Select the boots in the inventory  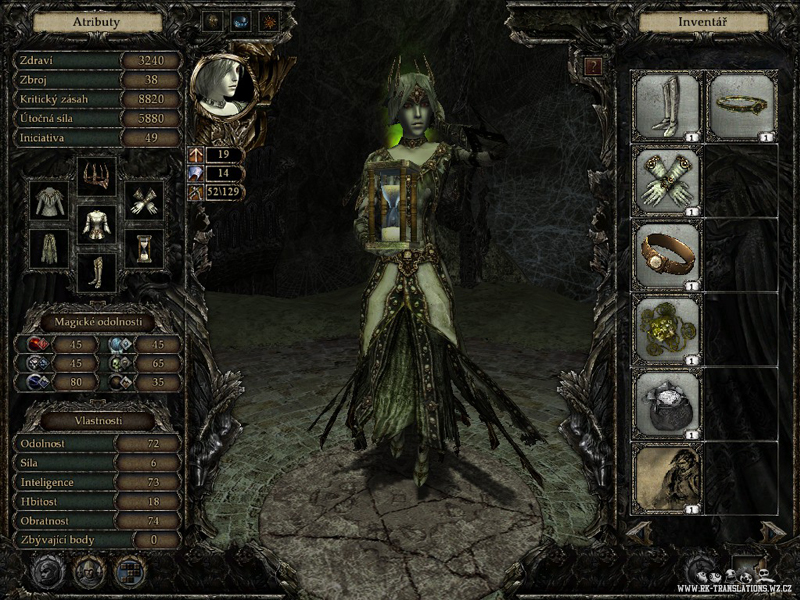coord(667,105)
